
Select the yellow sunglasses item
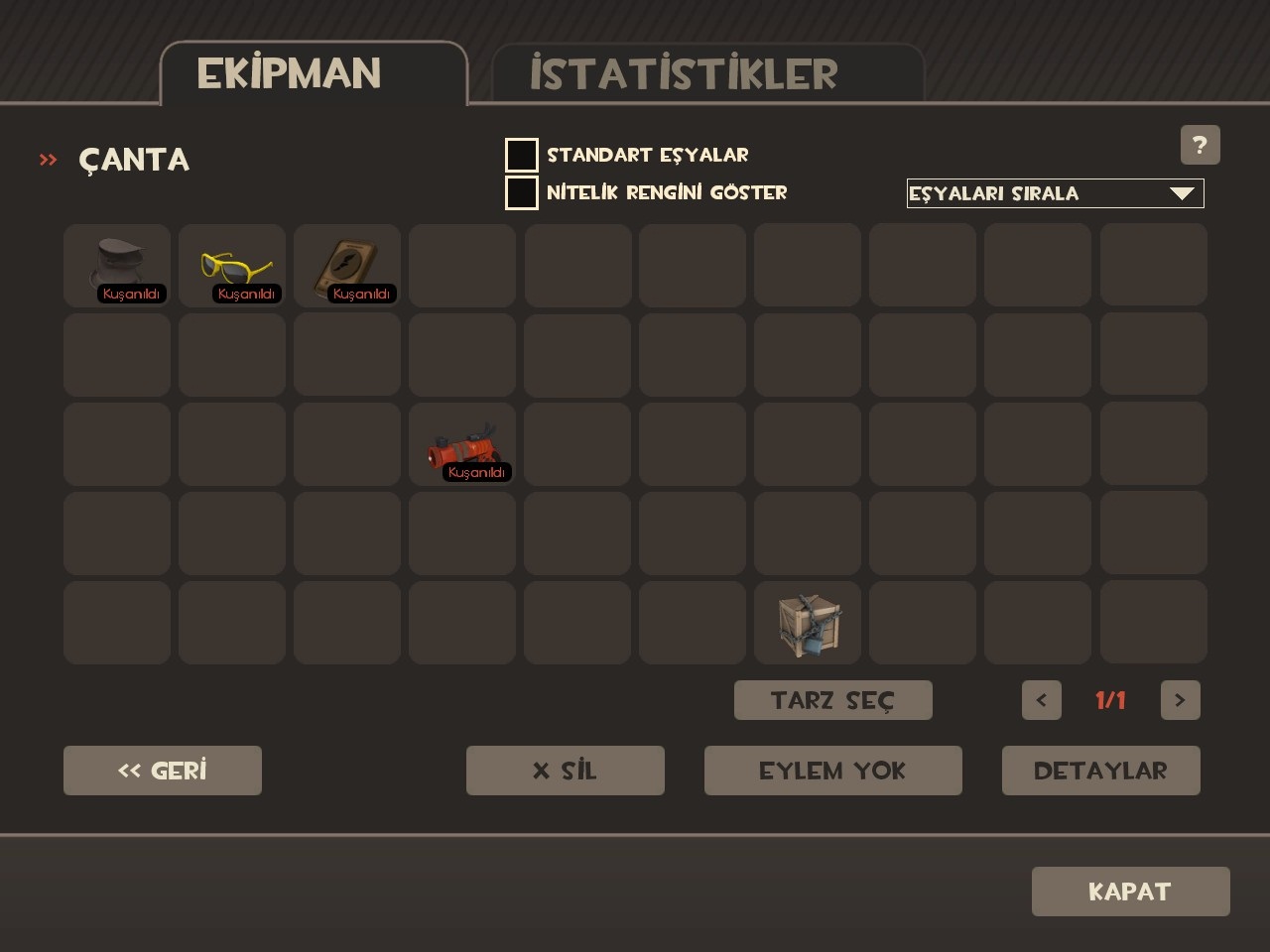pos(232,265)
